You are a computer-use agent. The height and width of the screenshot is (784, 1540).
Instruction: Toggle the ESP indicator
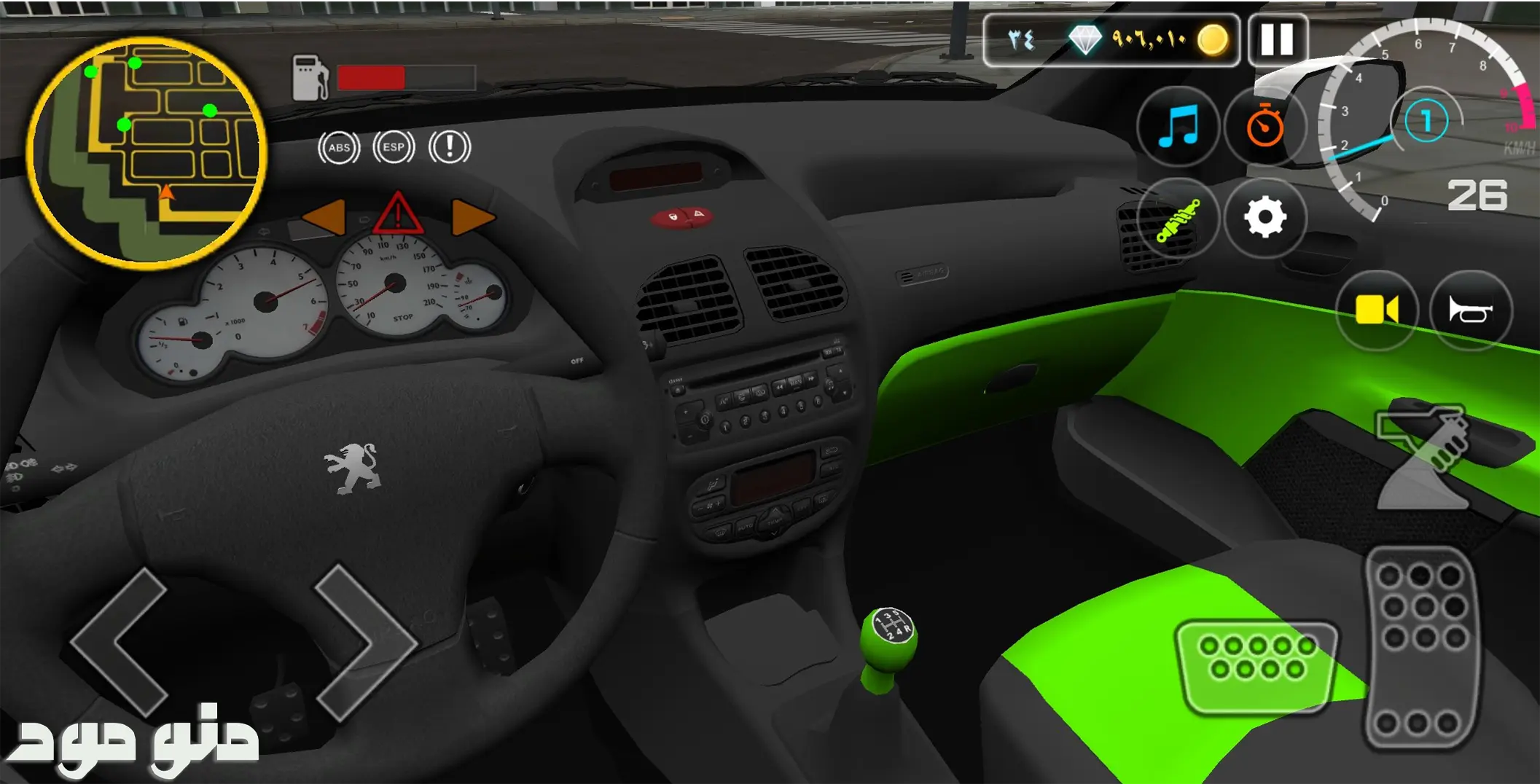[394, 147]
